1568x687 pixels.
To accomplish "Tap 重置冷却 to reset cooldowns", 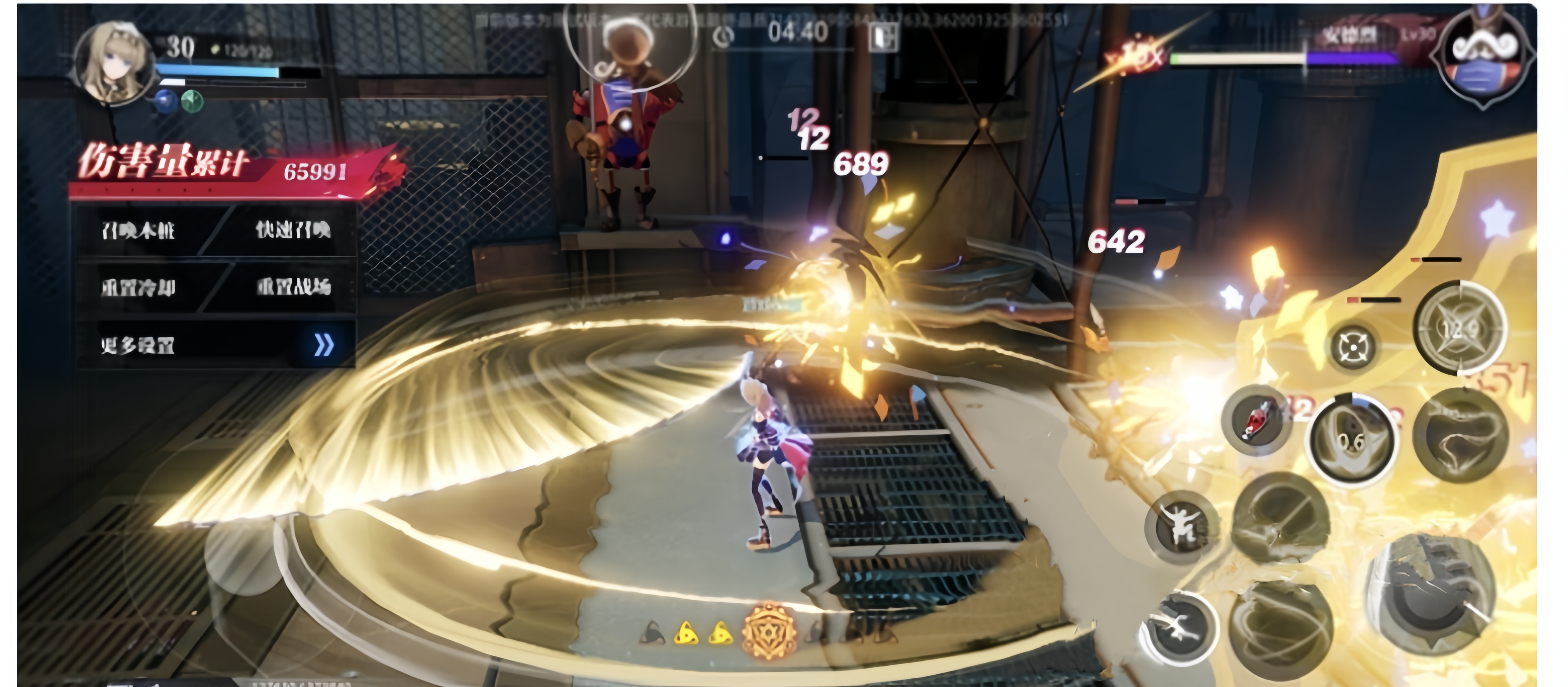I will click(138, 287).
